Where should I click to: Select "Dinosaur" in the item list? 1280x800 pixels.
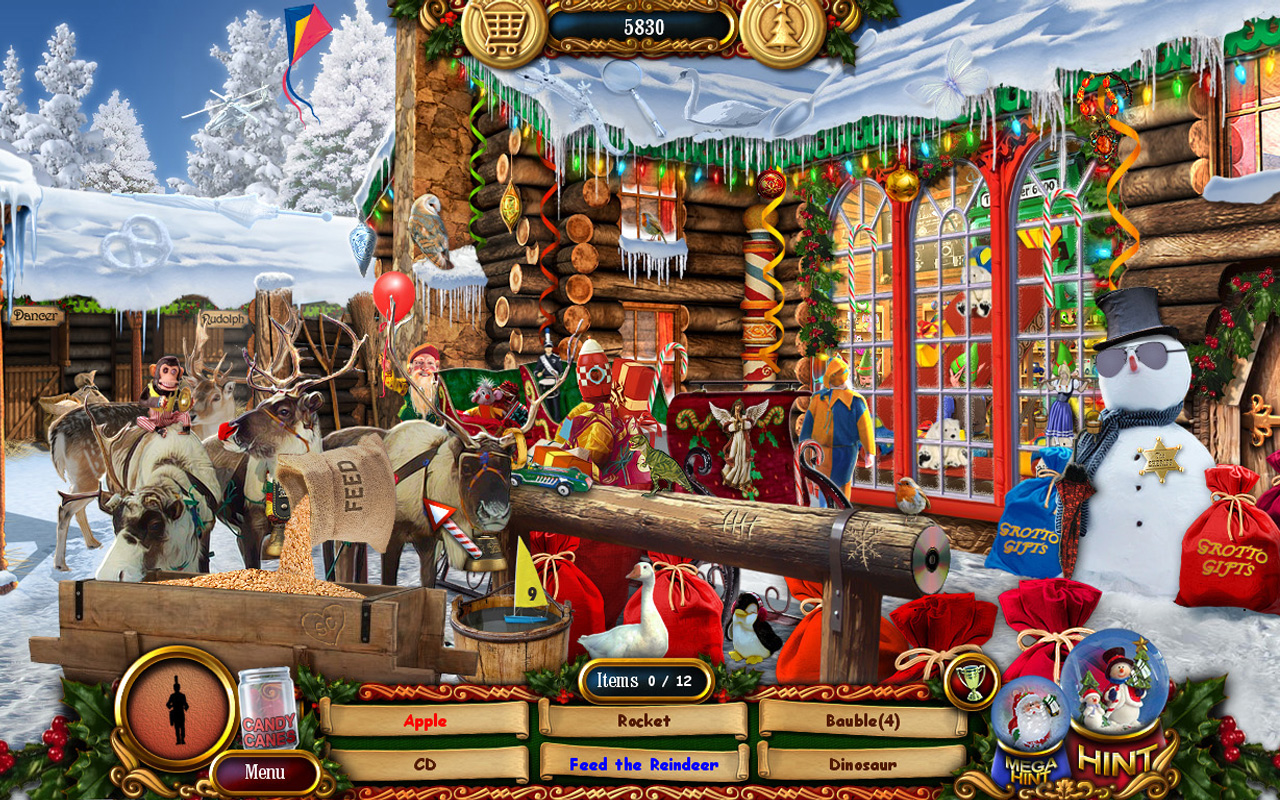pyautogui.click(x=862, y=762)
